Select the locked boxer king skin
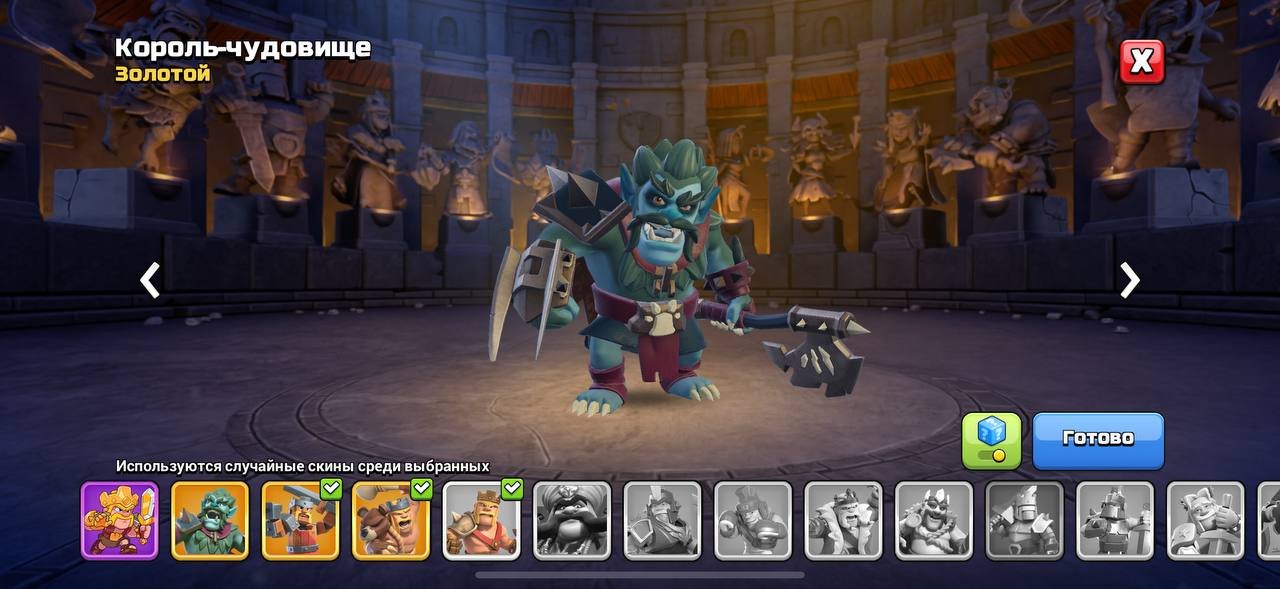Image resolution: width=1280 pixels, height=589 pixels. pyautogui.click(x=752, y=520)
